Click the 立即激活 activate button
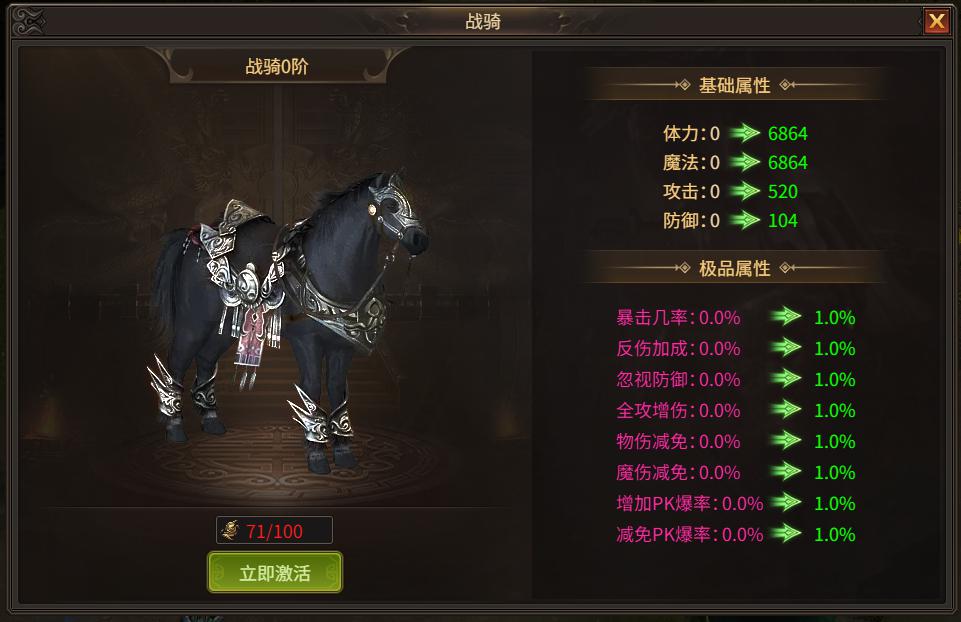The image size is (961, 622). pos(275,573)
